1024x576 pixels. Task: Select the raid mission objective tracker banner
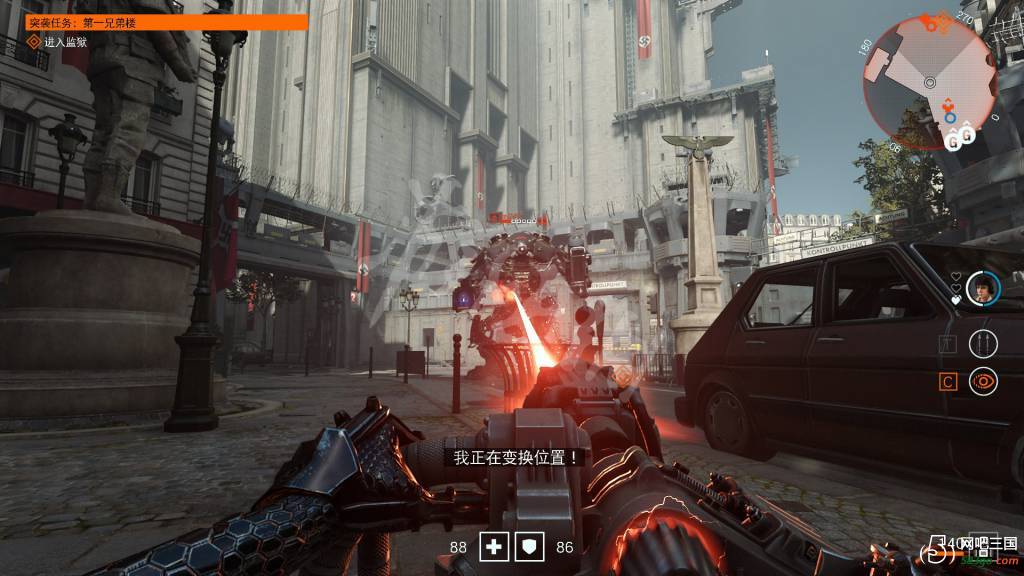pos(166,22)
